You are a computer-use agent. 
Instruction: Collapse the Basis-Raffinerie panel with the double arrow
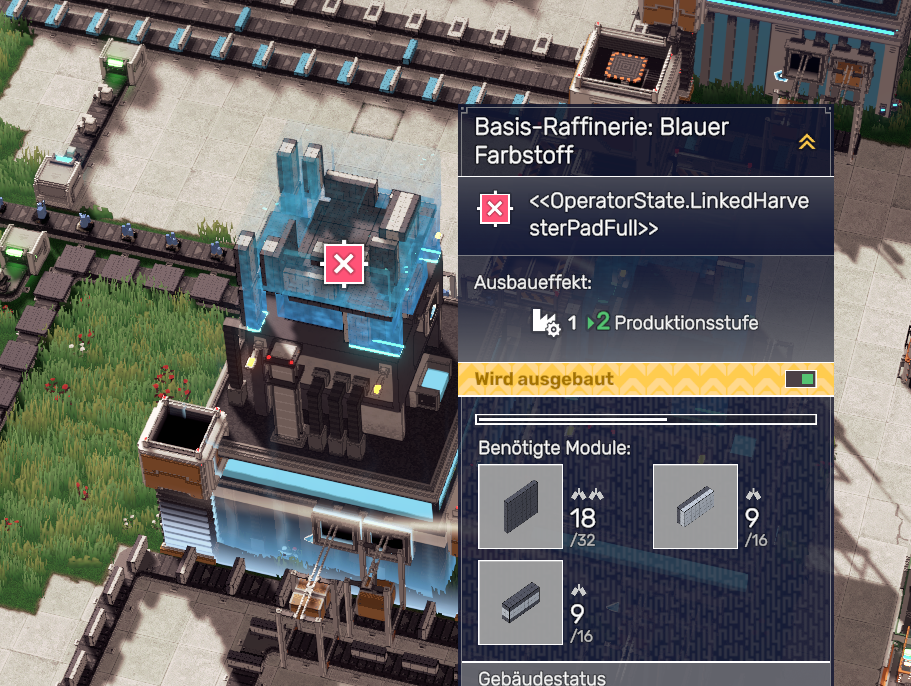(x=806, y=142)
